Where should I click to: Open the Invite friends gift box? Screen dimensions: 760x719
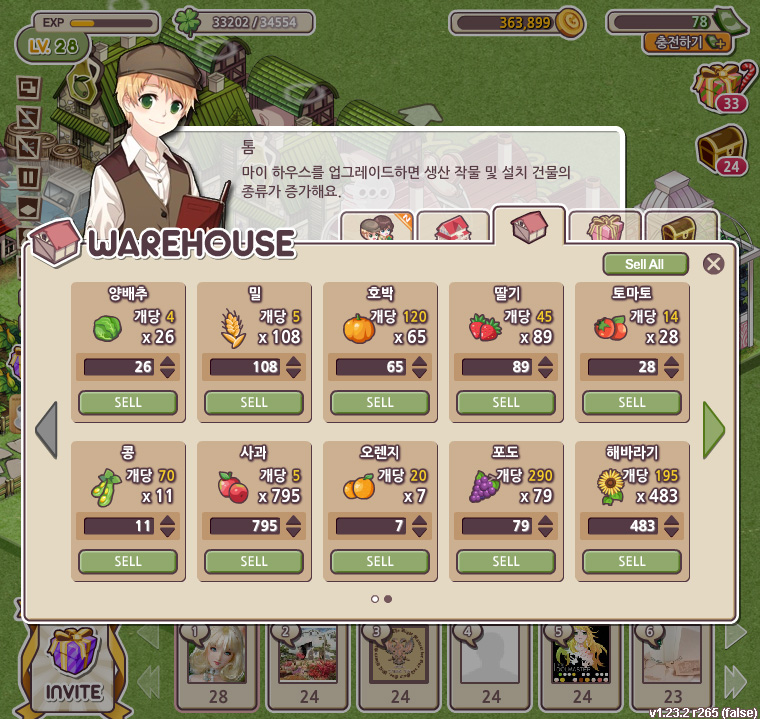pos(73,664)
